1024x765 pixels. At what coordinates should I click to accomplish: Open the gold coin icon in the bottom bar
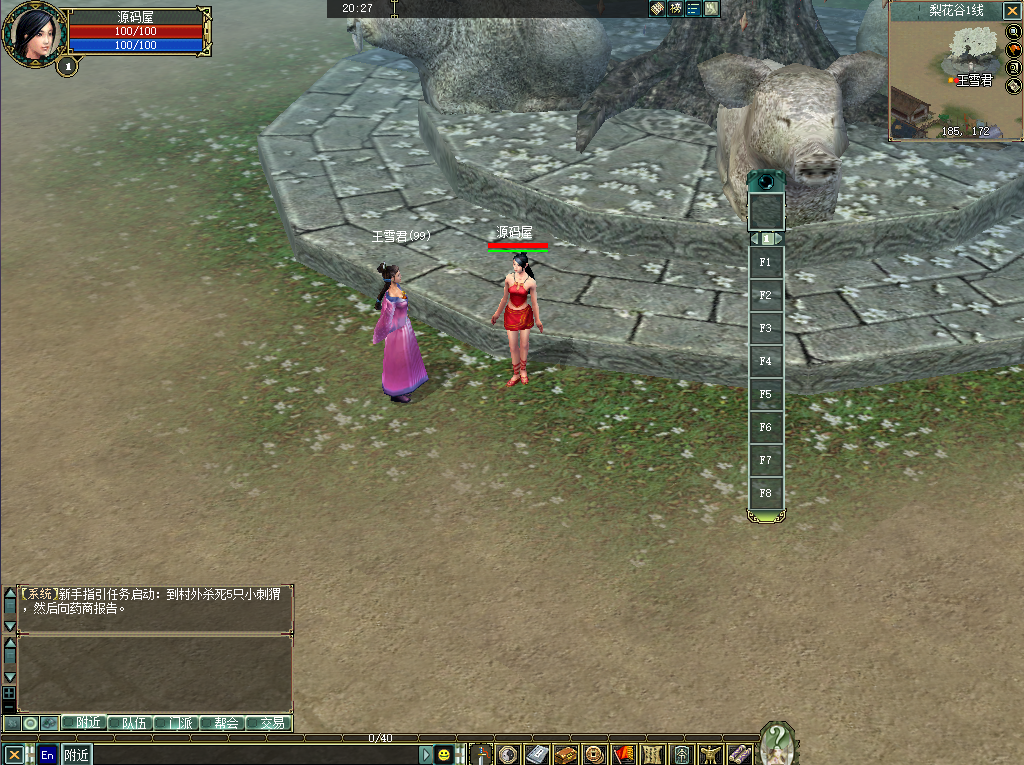coord(594,754)
